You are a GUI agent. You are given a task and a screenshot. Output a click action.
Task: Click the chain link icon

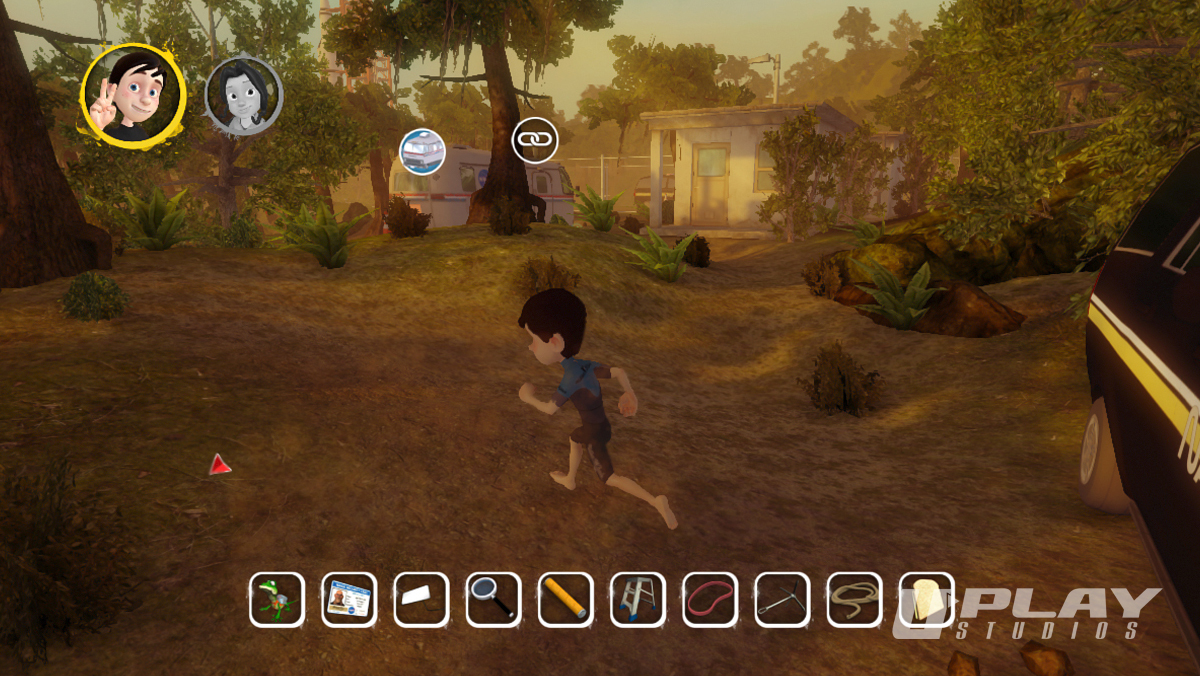(534, 140)
